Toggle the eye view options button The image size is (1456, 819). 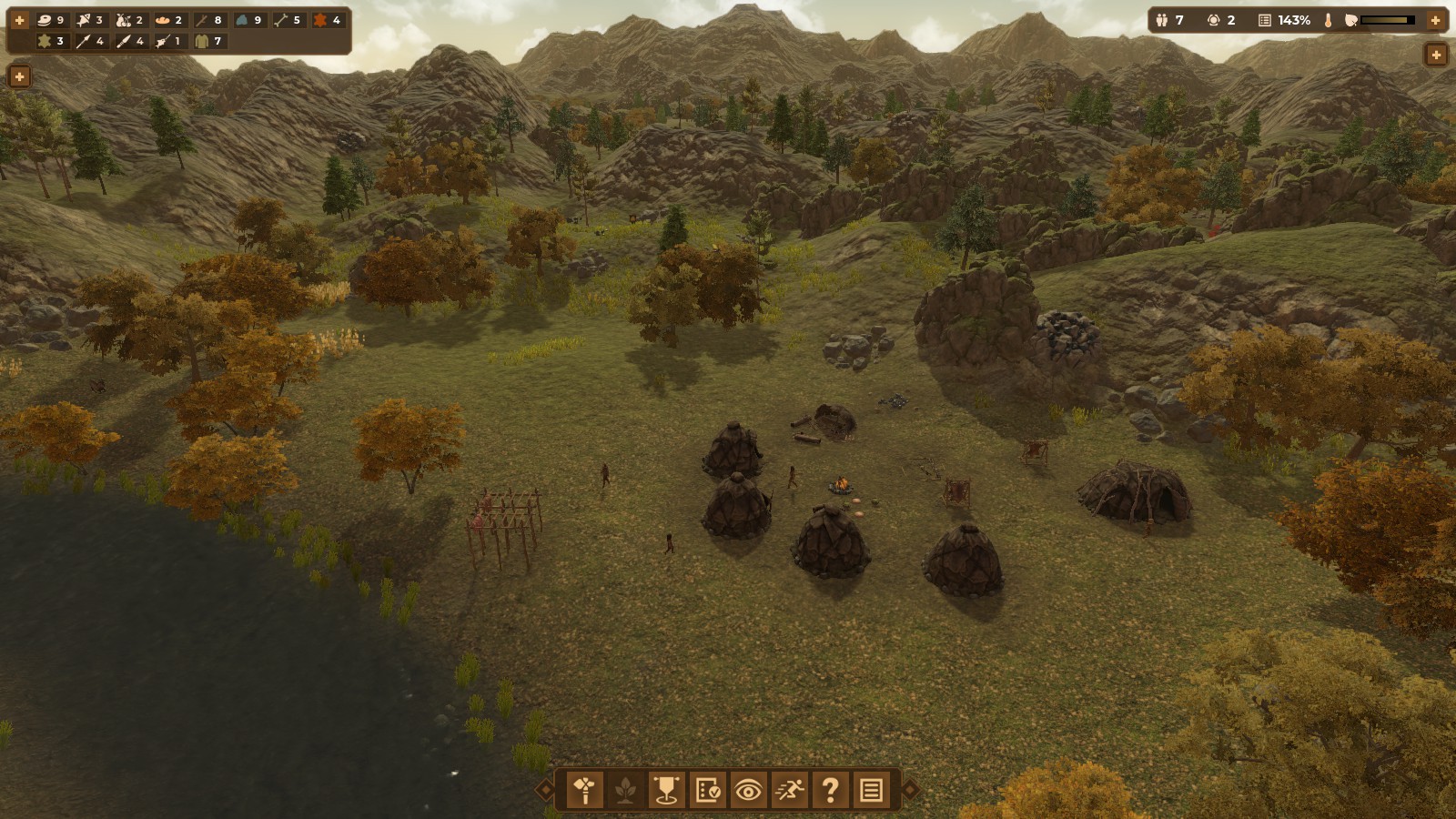tap(748, 790)
